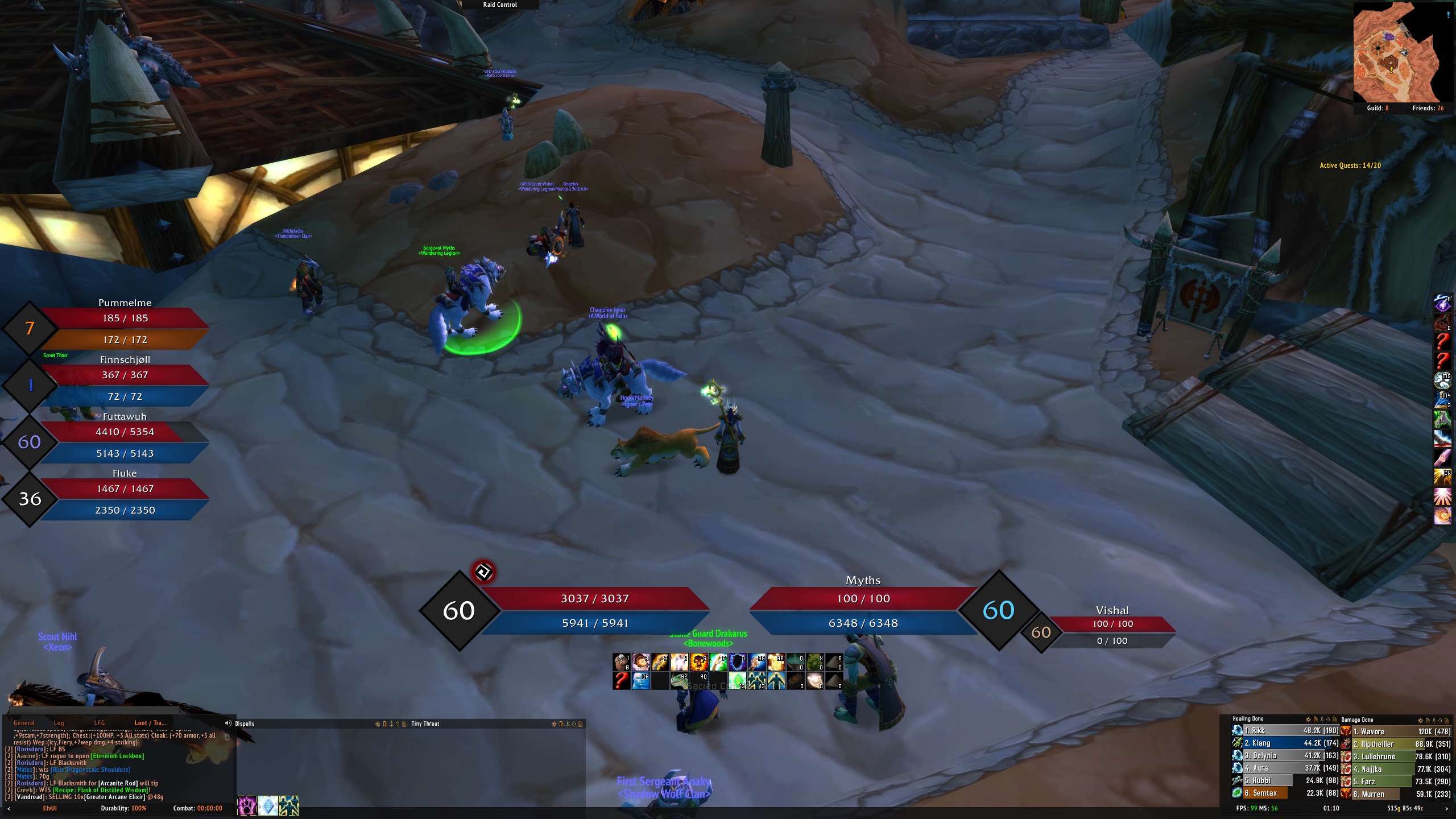This screenshot has height=819, width=1456.
Task: Open the Blue Dragonscale Shoulders chat link
Action: click(91, 770)
